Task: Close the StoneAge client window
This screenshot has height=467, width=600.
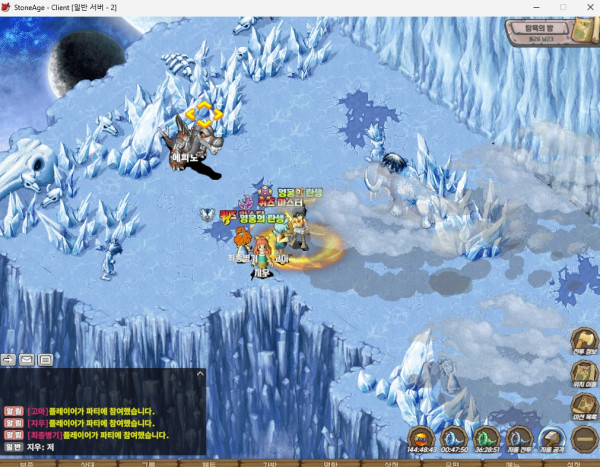Action: click(585, 7)
